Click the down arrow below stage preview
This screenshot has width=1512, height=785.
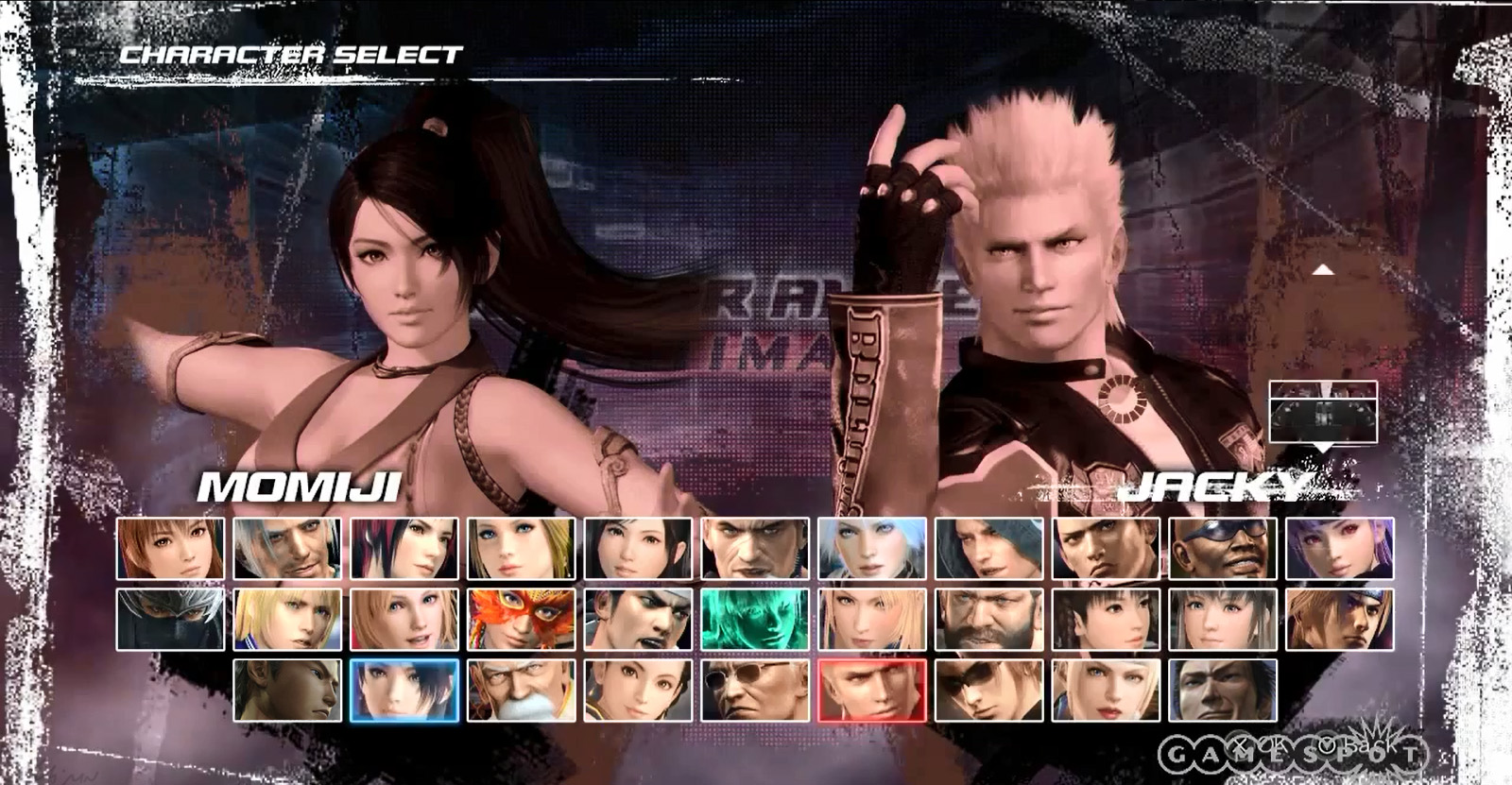[1323, 448]
